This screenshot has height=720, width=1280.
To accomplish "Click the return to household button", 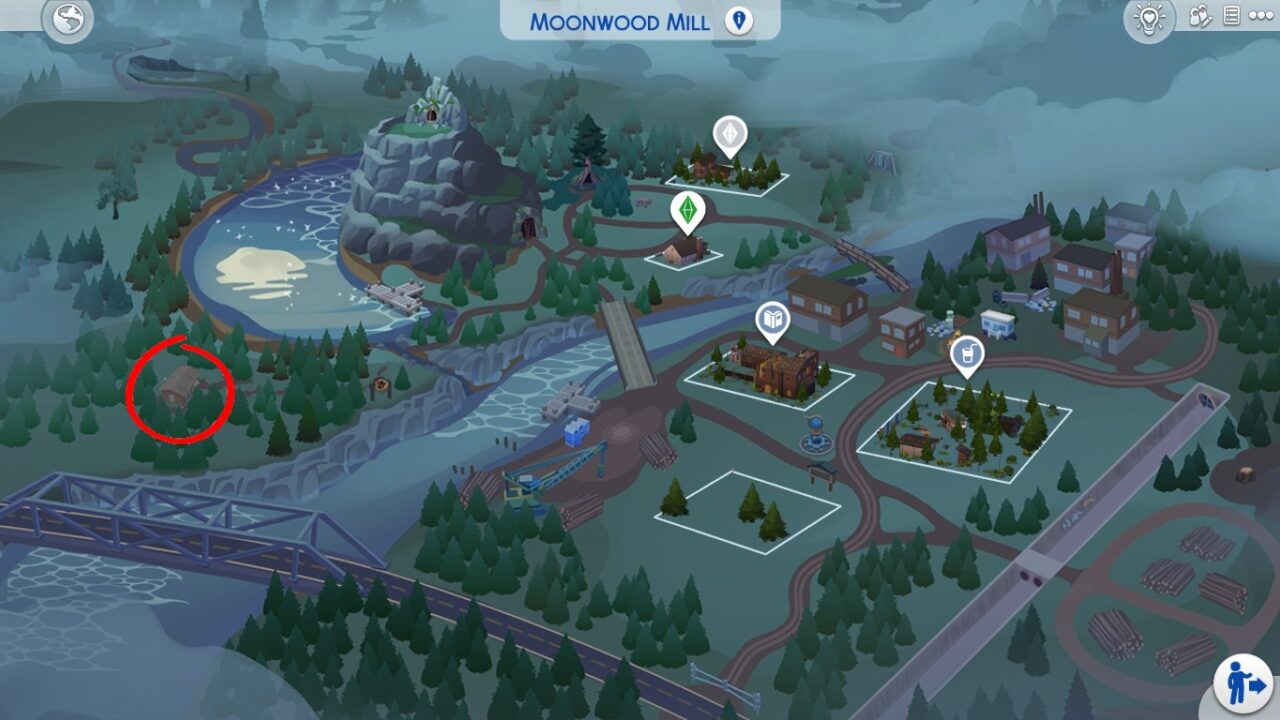I will [x=1242, y=685].
